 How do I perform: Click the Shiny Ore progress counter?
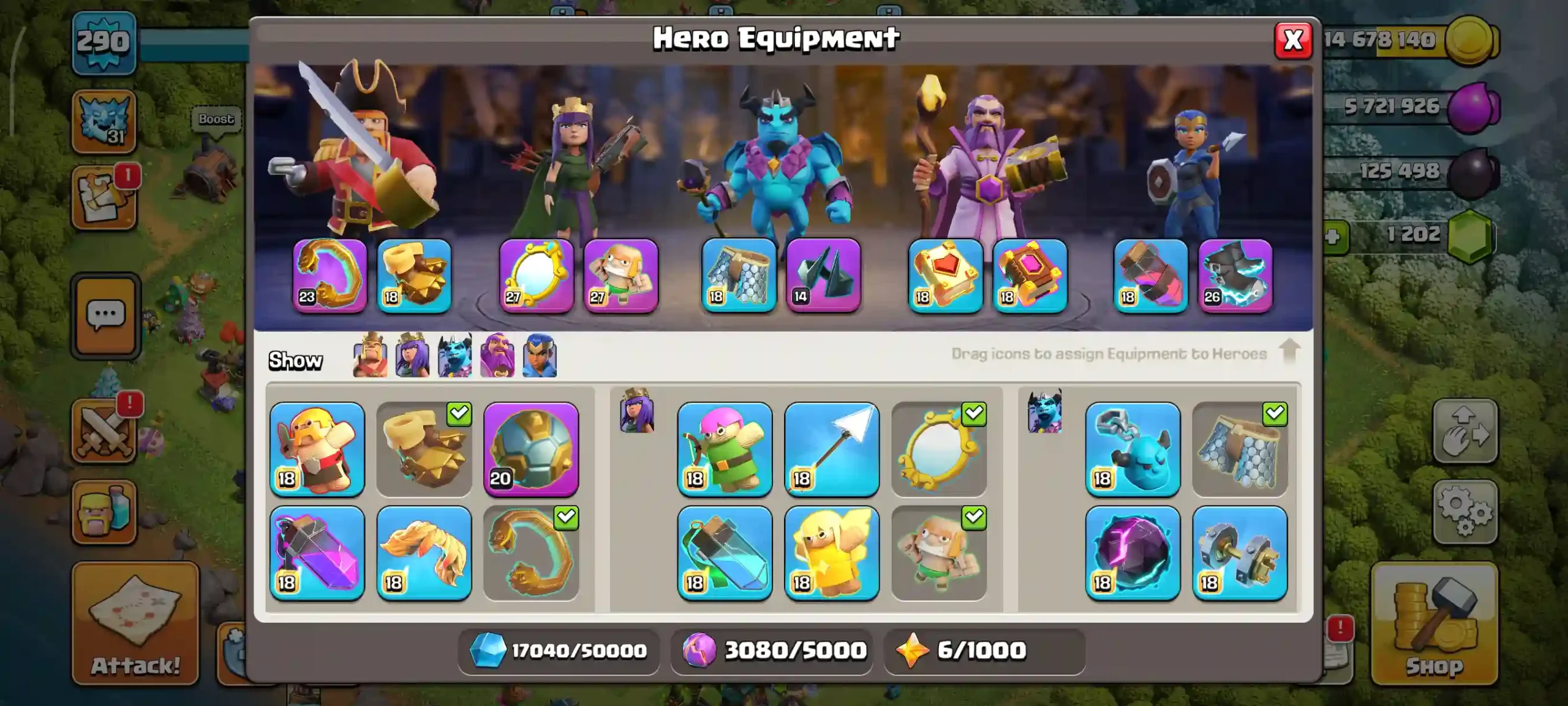click(x=557, y=651)
